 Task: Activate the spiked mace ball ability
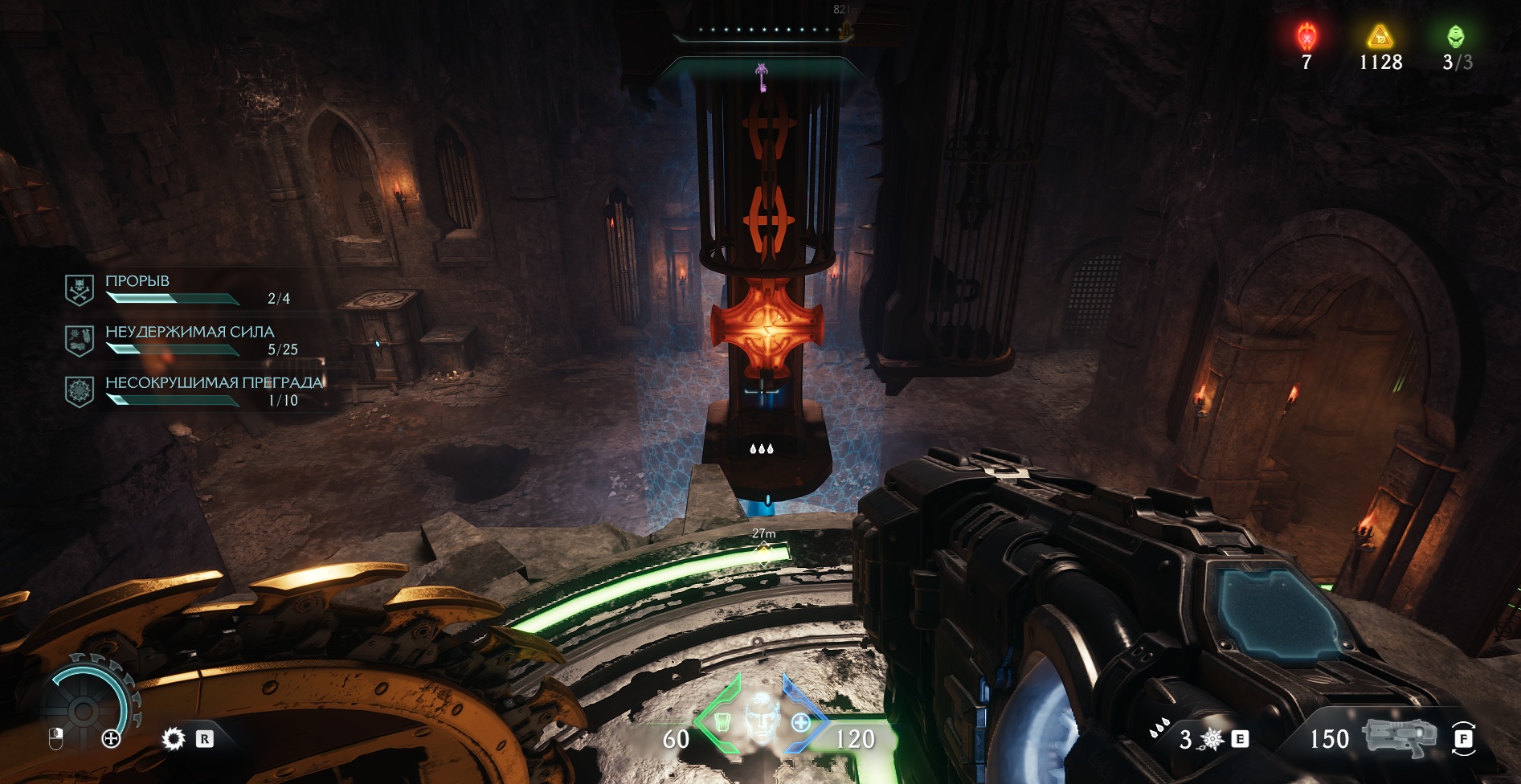(x=1212, y=738)
